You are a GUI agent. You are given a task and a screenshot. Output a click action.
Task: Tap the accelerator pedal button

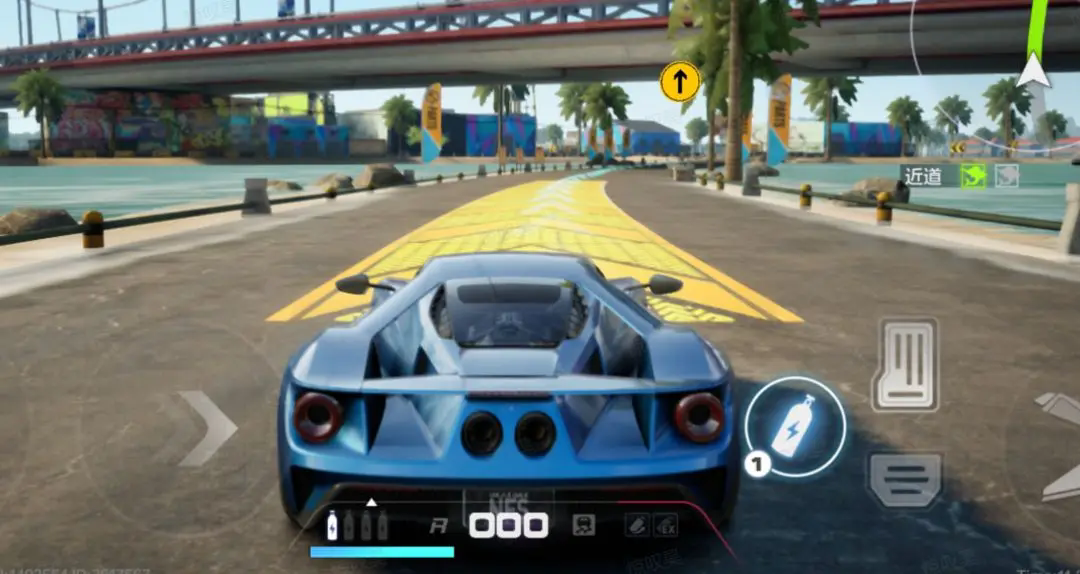click(905, 365)
